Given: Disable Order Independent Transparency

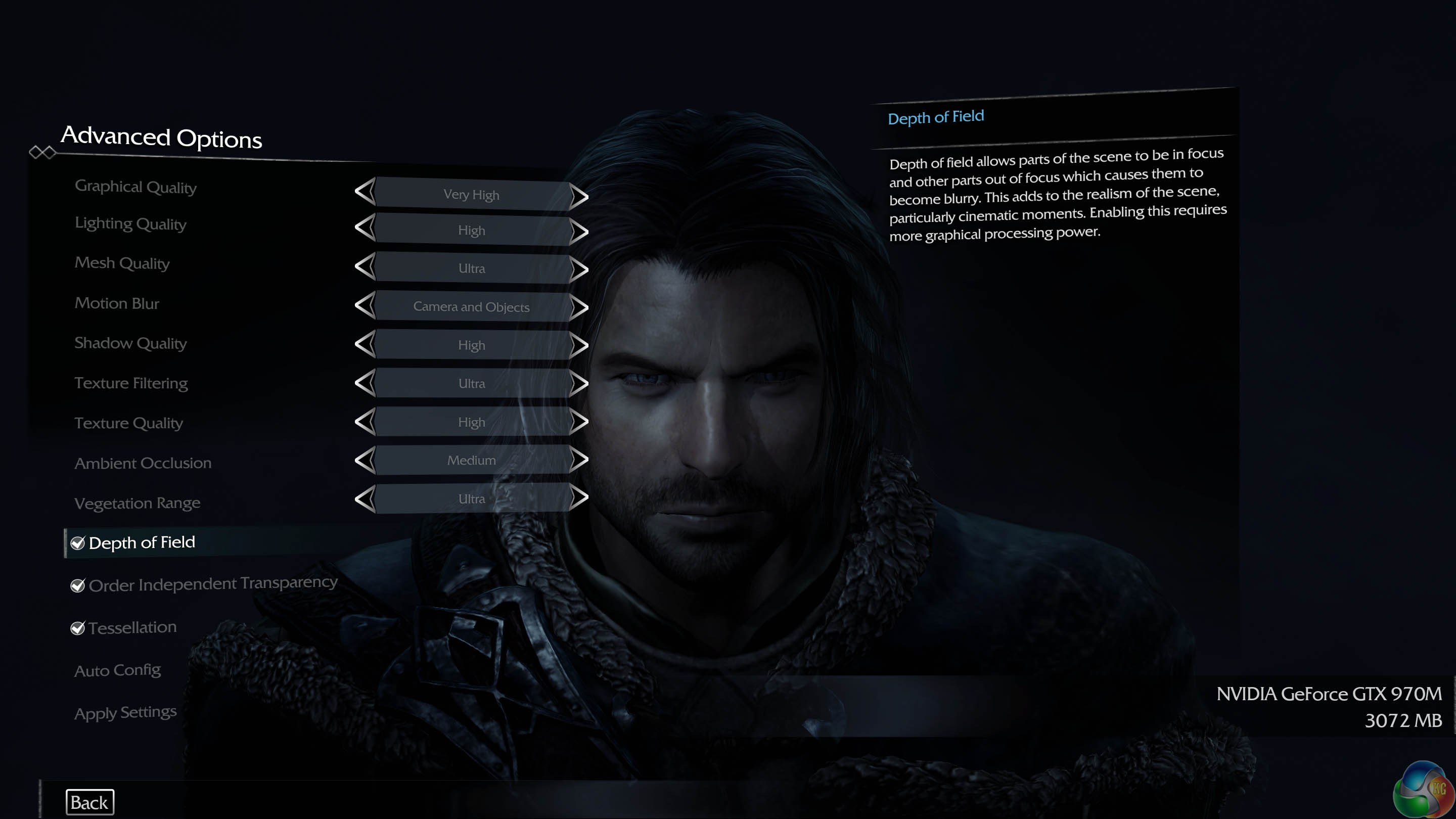Looking at the screenshot, I should (77, 585).
